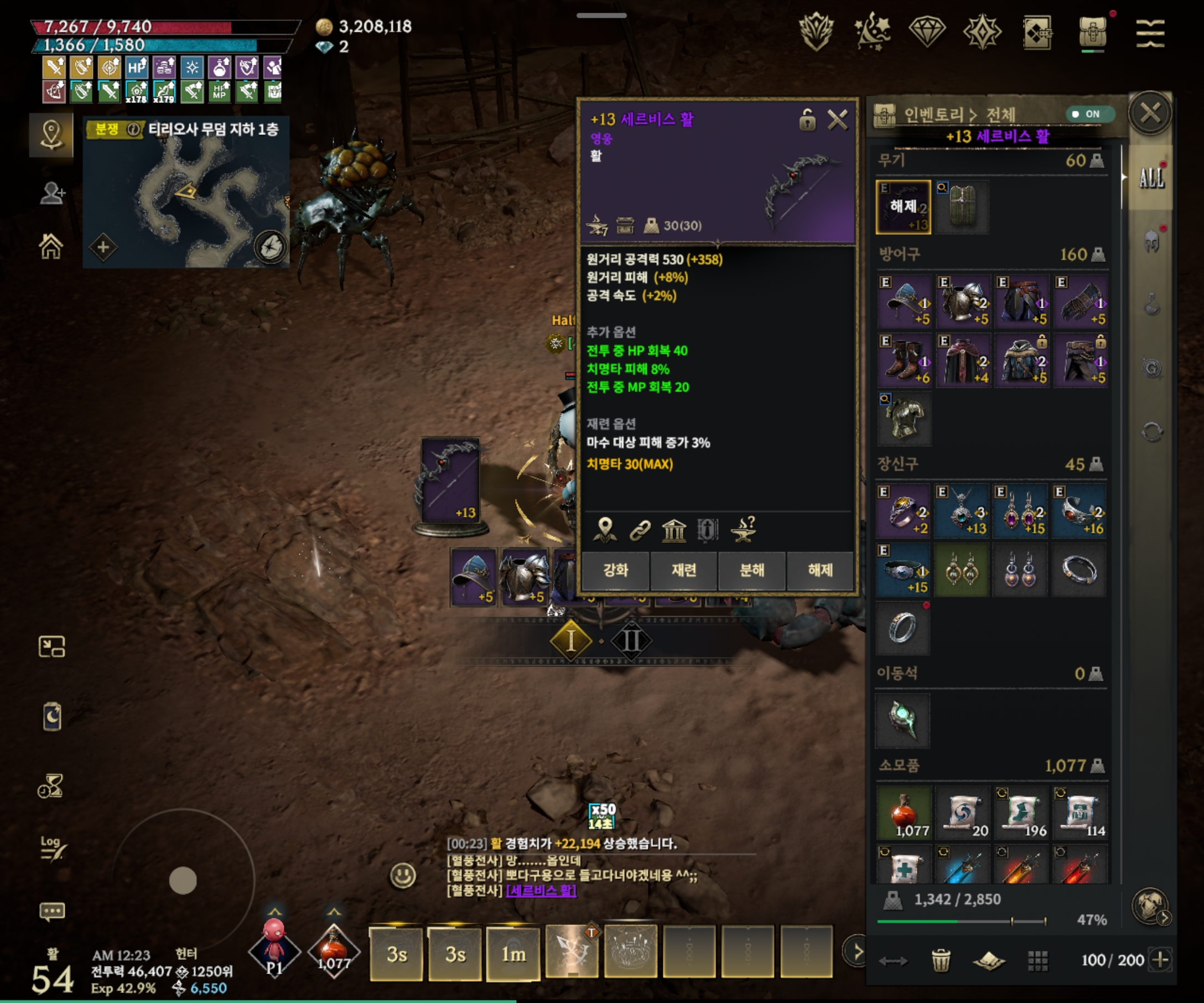Open the chat speech bubble icon
This screenshot has width=1204, height=1003.
[x=51, y=911]
